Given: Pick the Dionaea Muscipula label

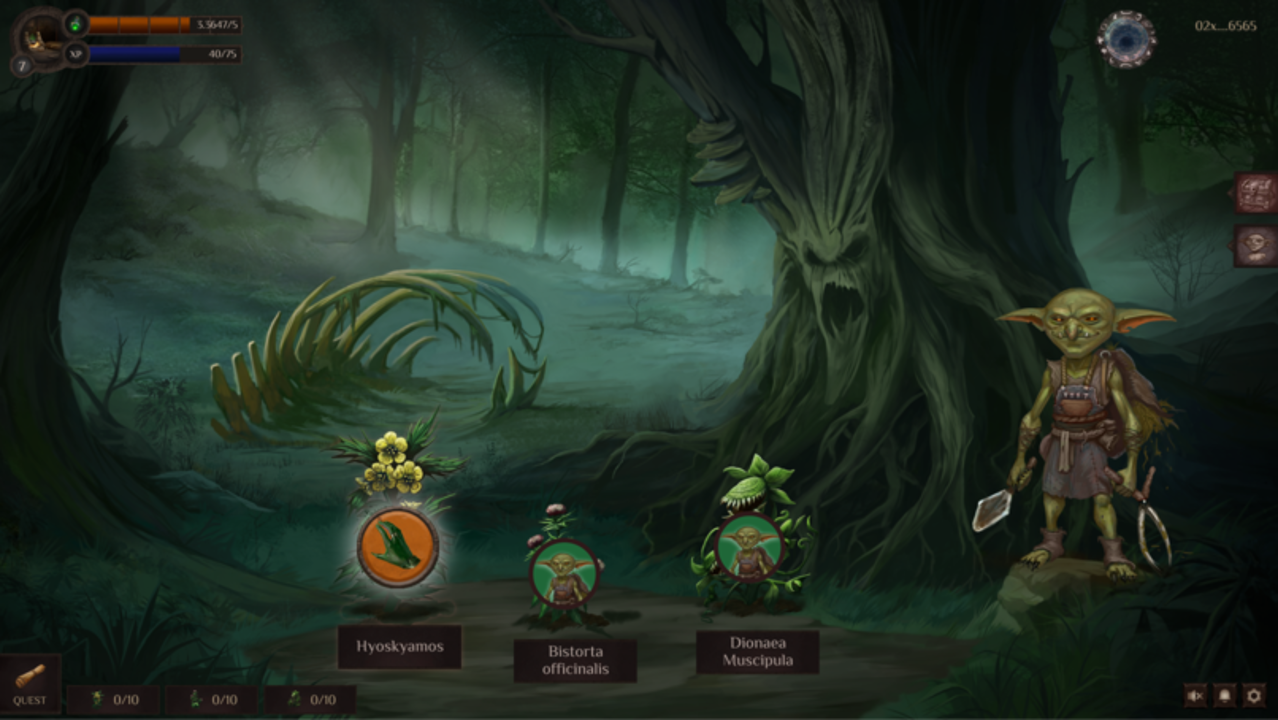Looking at the screenshot, I should tap(757, 652).
